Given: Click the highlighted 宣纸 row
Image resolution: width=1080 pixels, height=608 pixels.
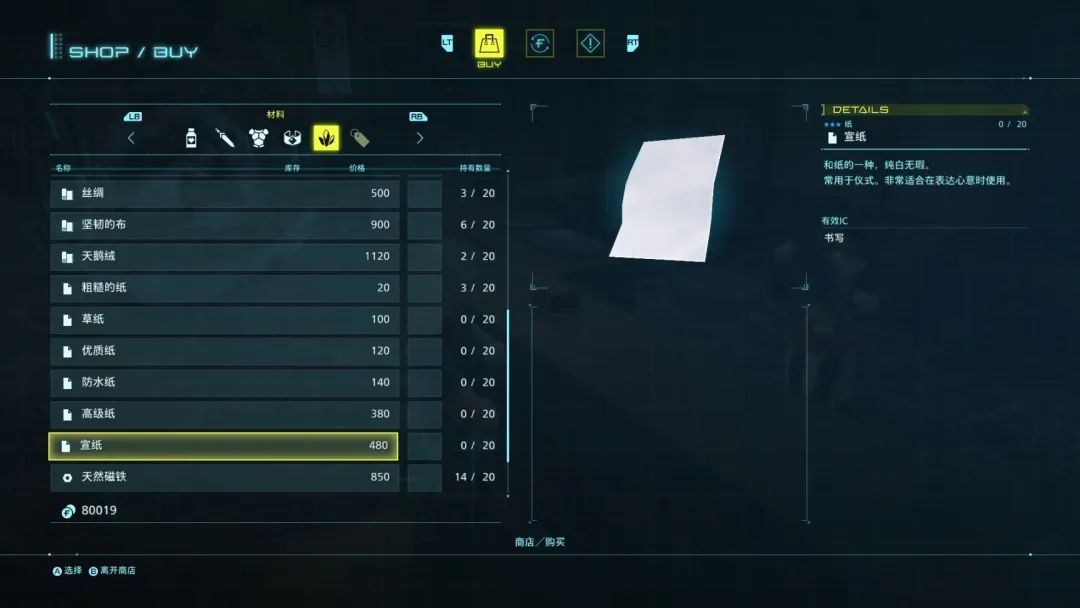Looking at the screenshot, I should click(x=225, y=446).
